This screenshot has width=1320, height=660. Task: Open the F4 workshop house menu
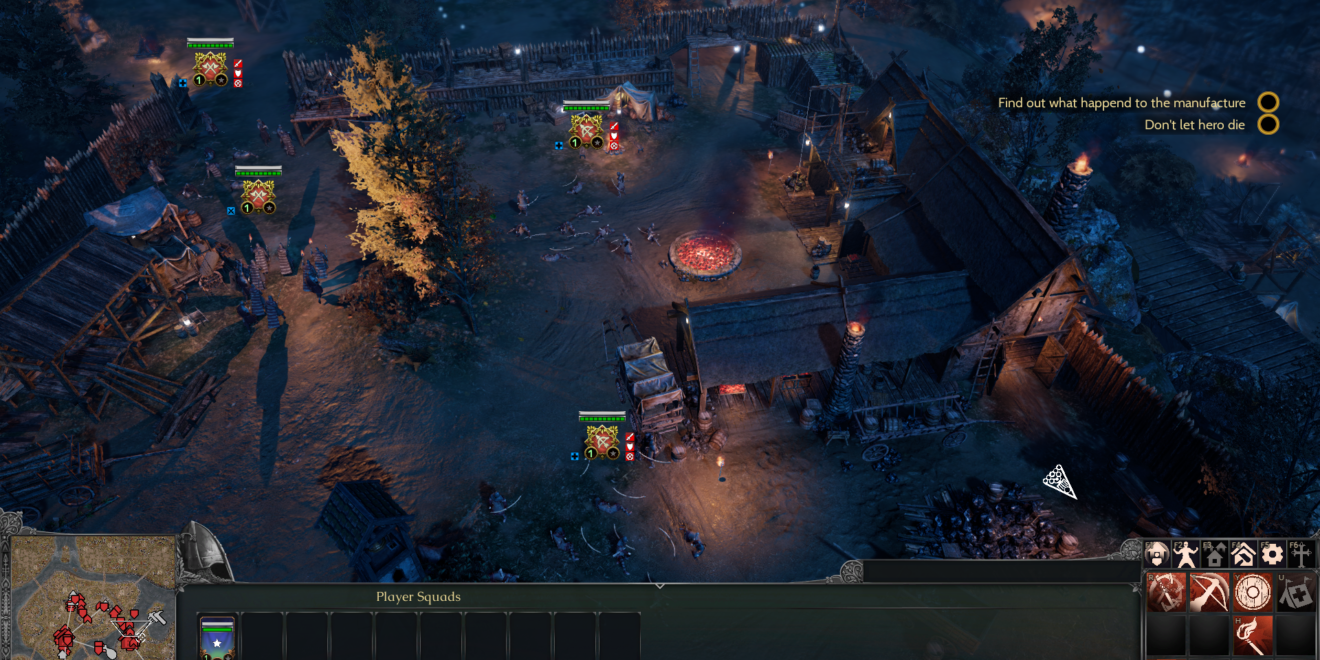1243,555
